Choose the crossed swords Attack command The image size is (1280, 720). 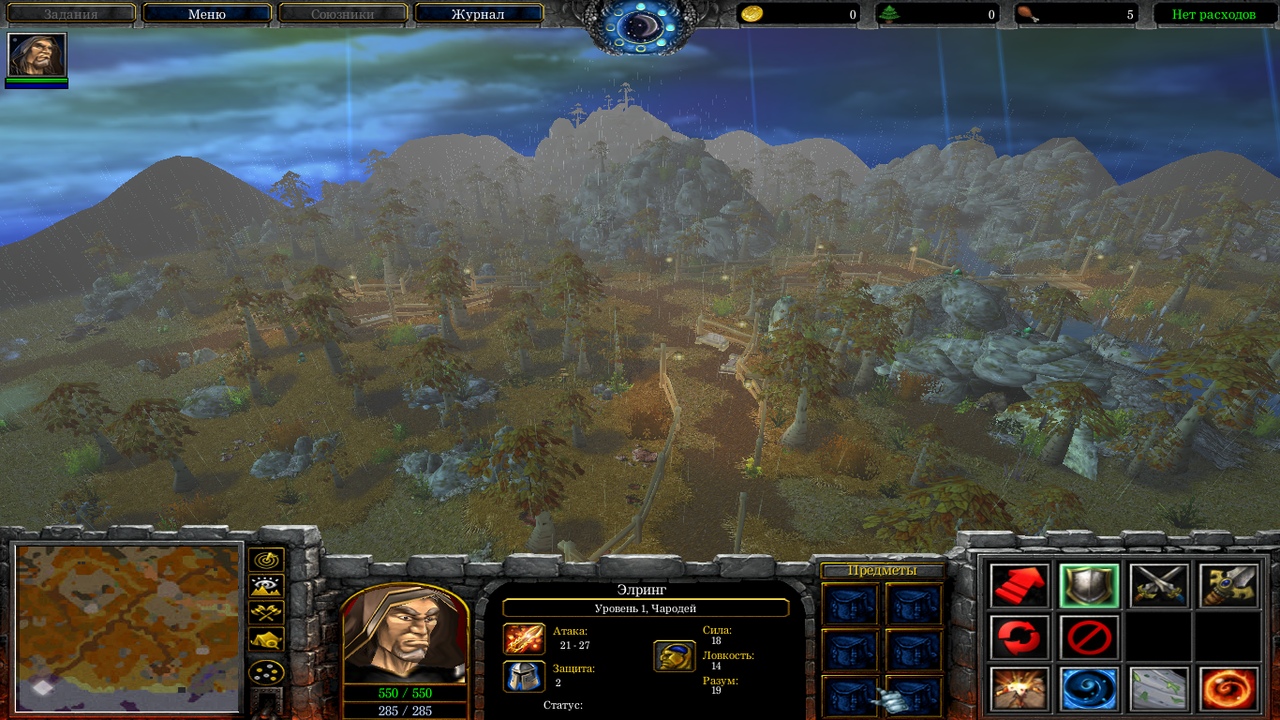pyautogui.click(x=1159, y=586)
